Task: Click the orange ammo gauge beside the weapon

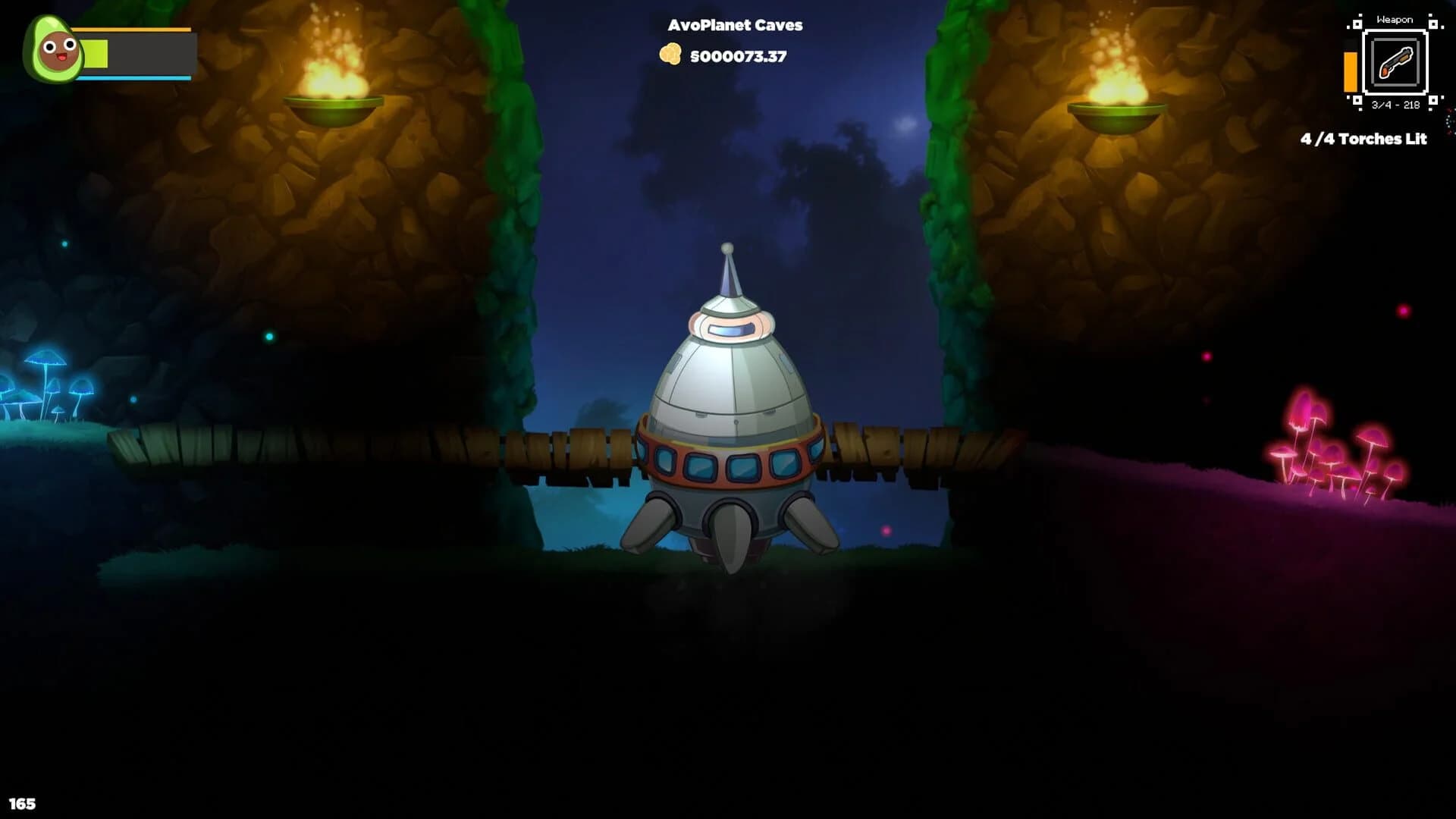Action: (x=1351, y=72)
